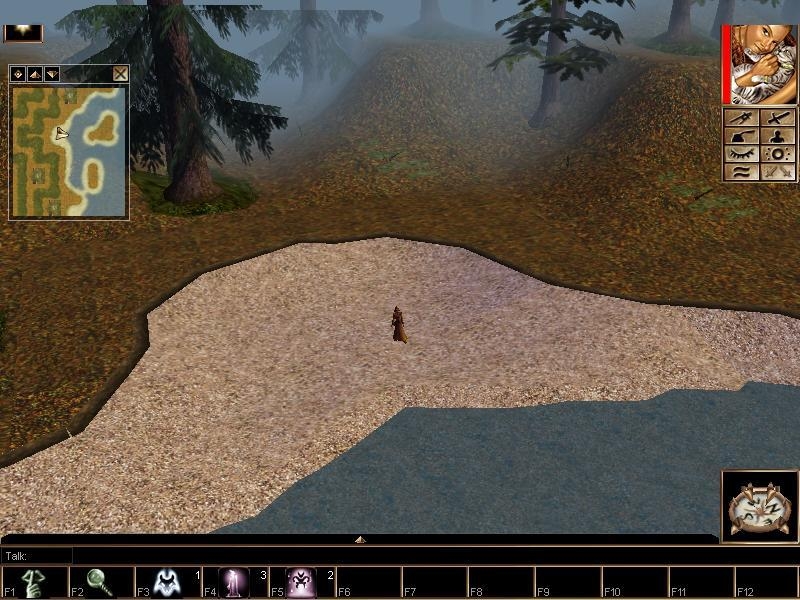Screen dimensions: 800x600
Task: Activate the F1 stealth mode hush slot
Action: coord(33,582)
